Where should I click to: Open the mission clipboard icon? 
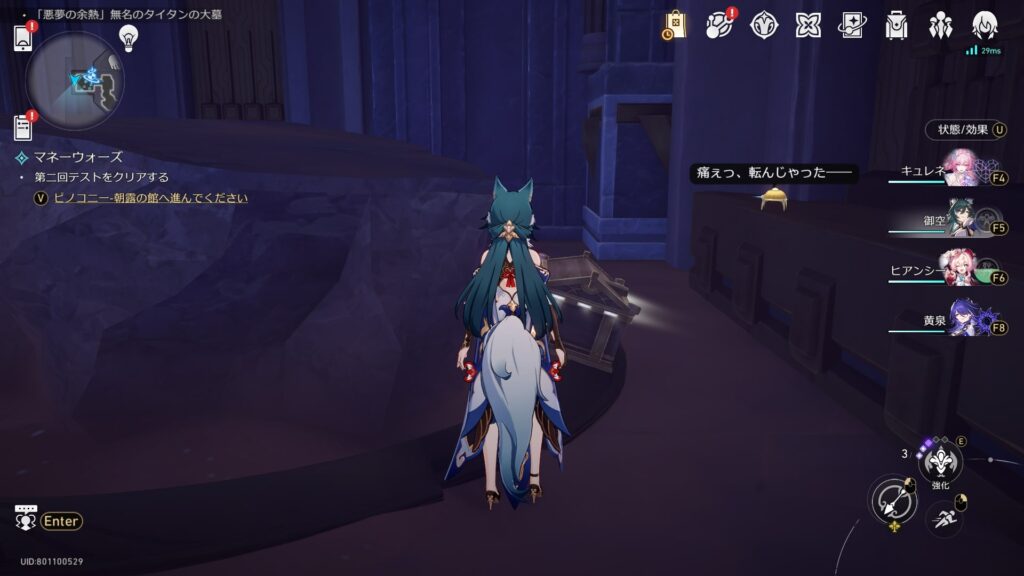pos(24,127)
